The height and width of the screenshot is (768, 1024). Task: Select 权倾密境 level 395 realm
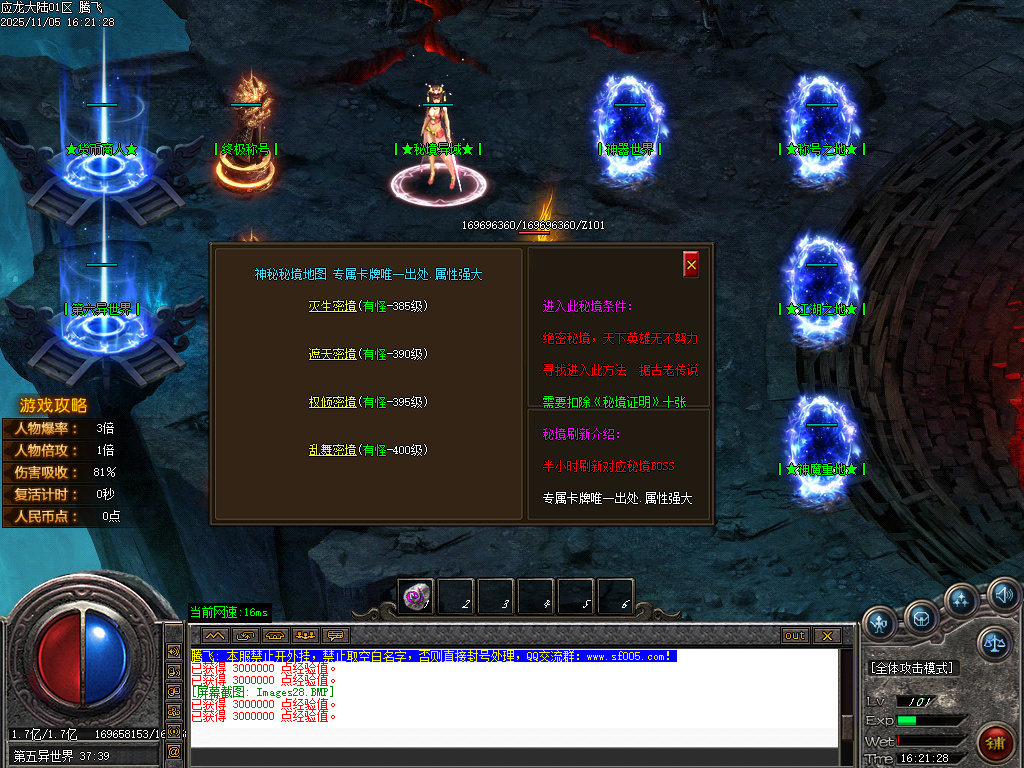tap(332, 402)
